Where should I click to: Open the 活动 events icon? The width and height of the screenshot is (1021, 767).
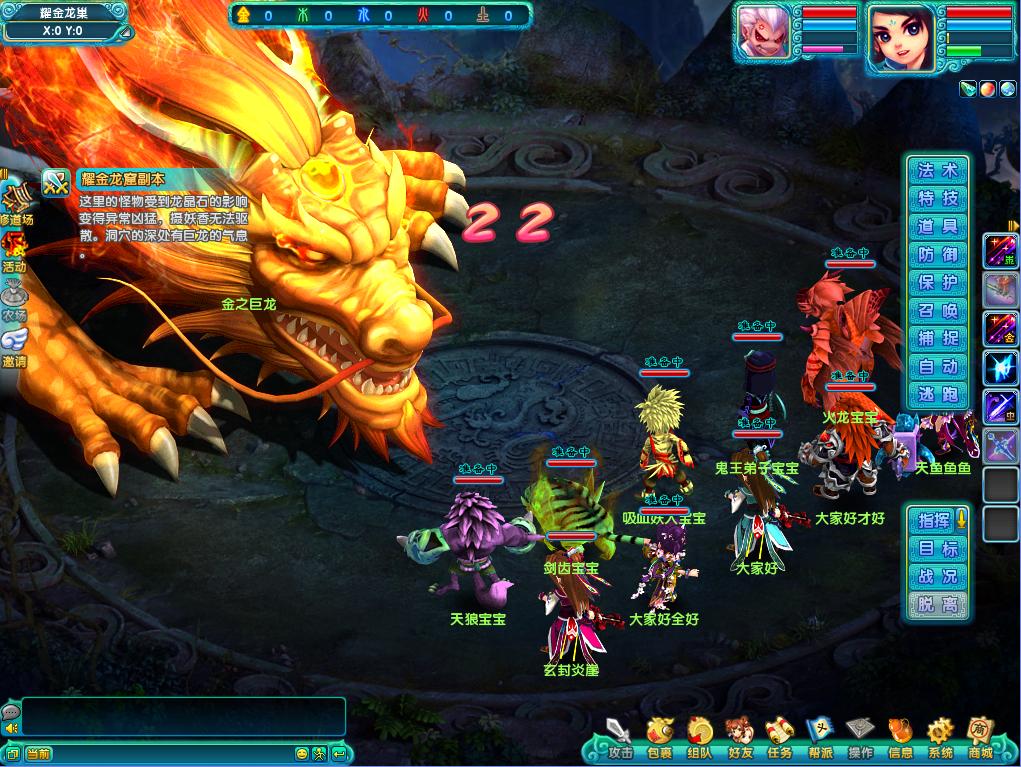(x=14, y=250)
